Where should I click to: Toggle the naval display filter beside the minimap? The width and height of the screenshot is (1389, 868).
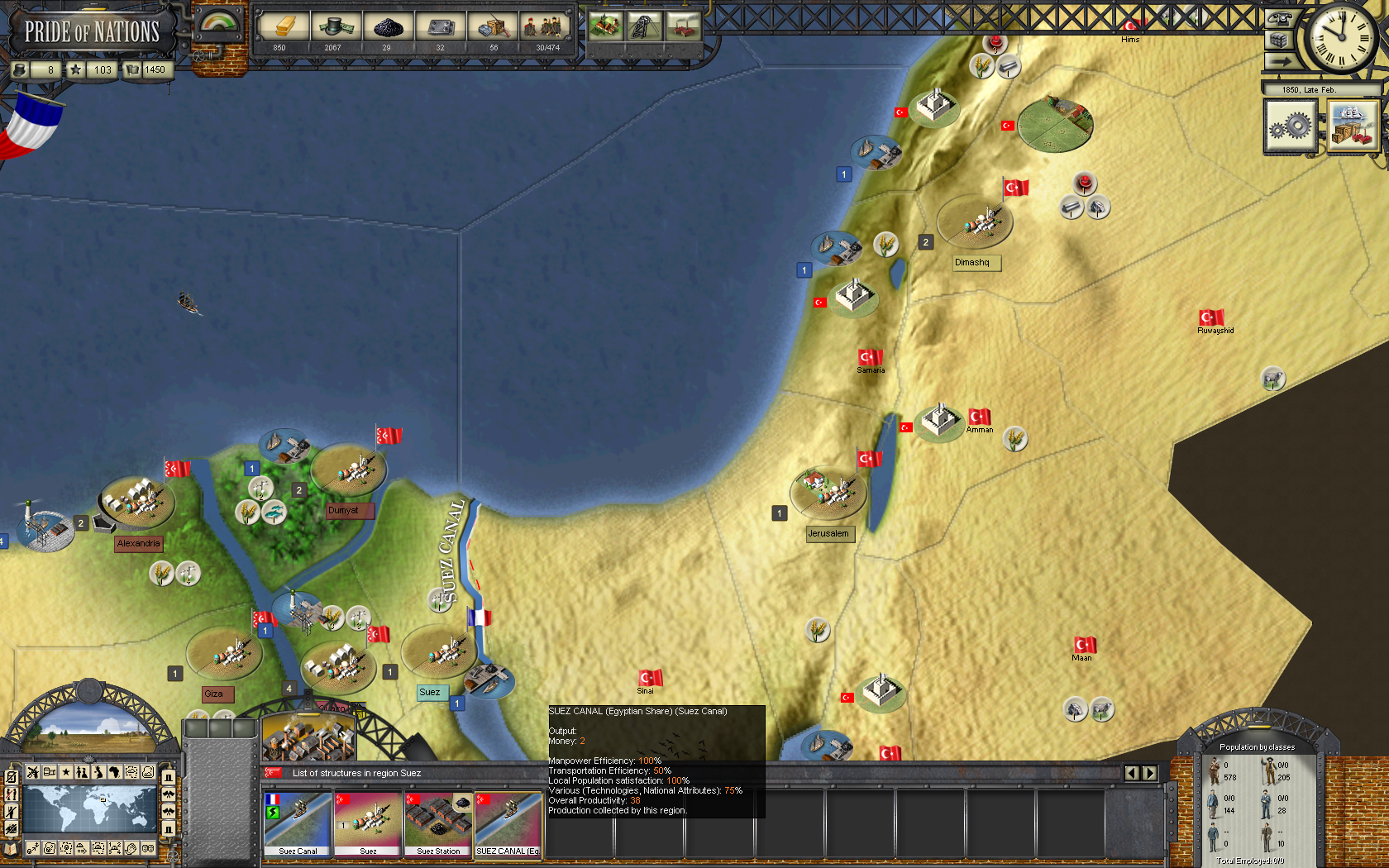[11, 827]
